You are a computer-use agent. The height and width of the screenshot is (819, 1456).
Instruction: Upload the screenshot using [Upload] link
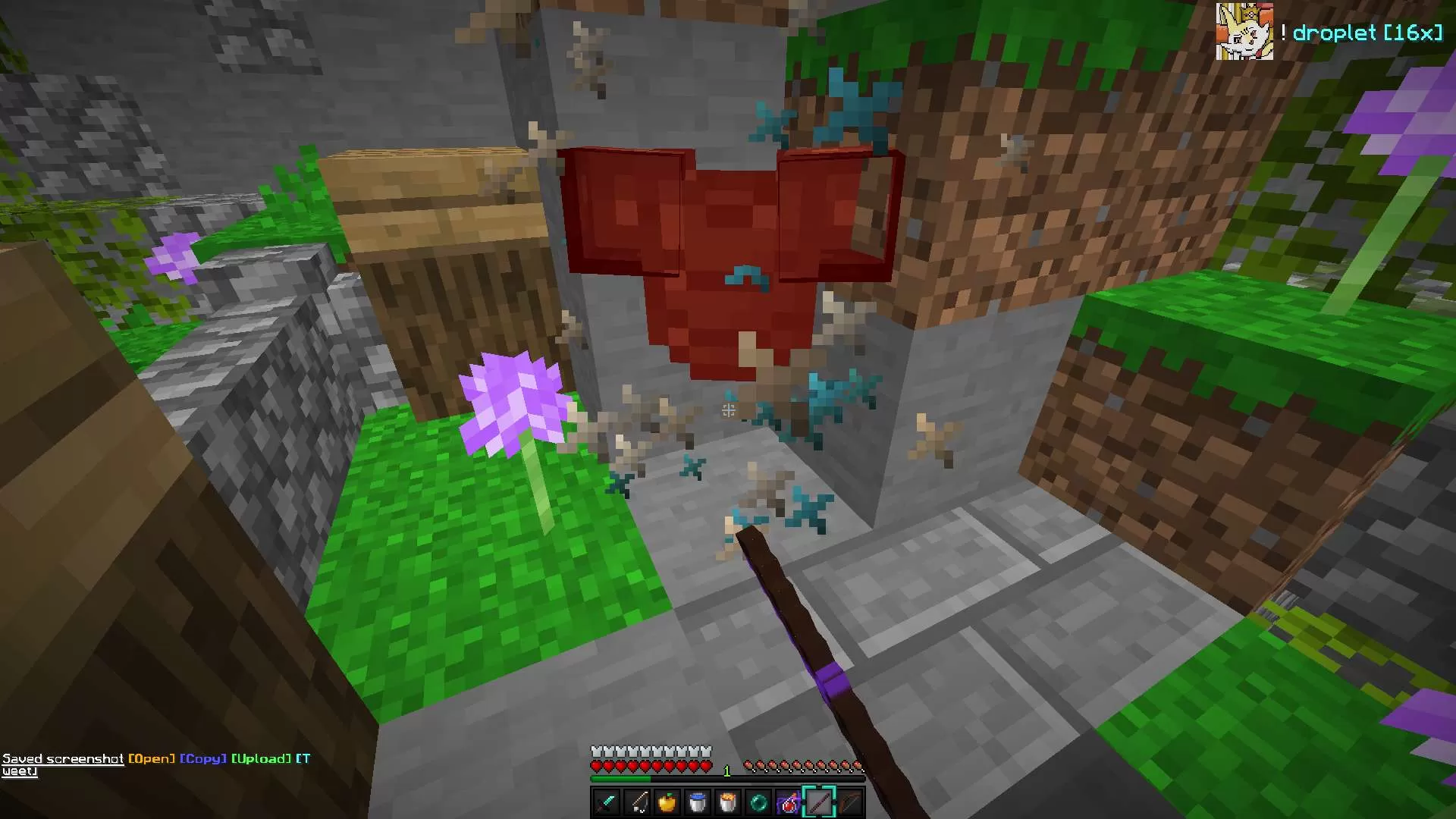(x=261, y=758)
